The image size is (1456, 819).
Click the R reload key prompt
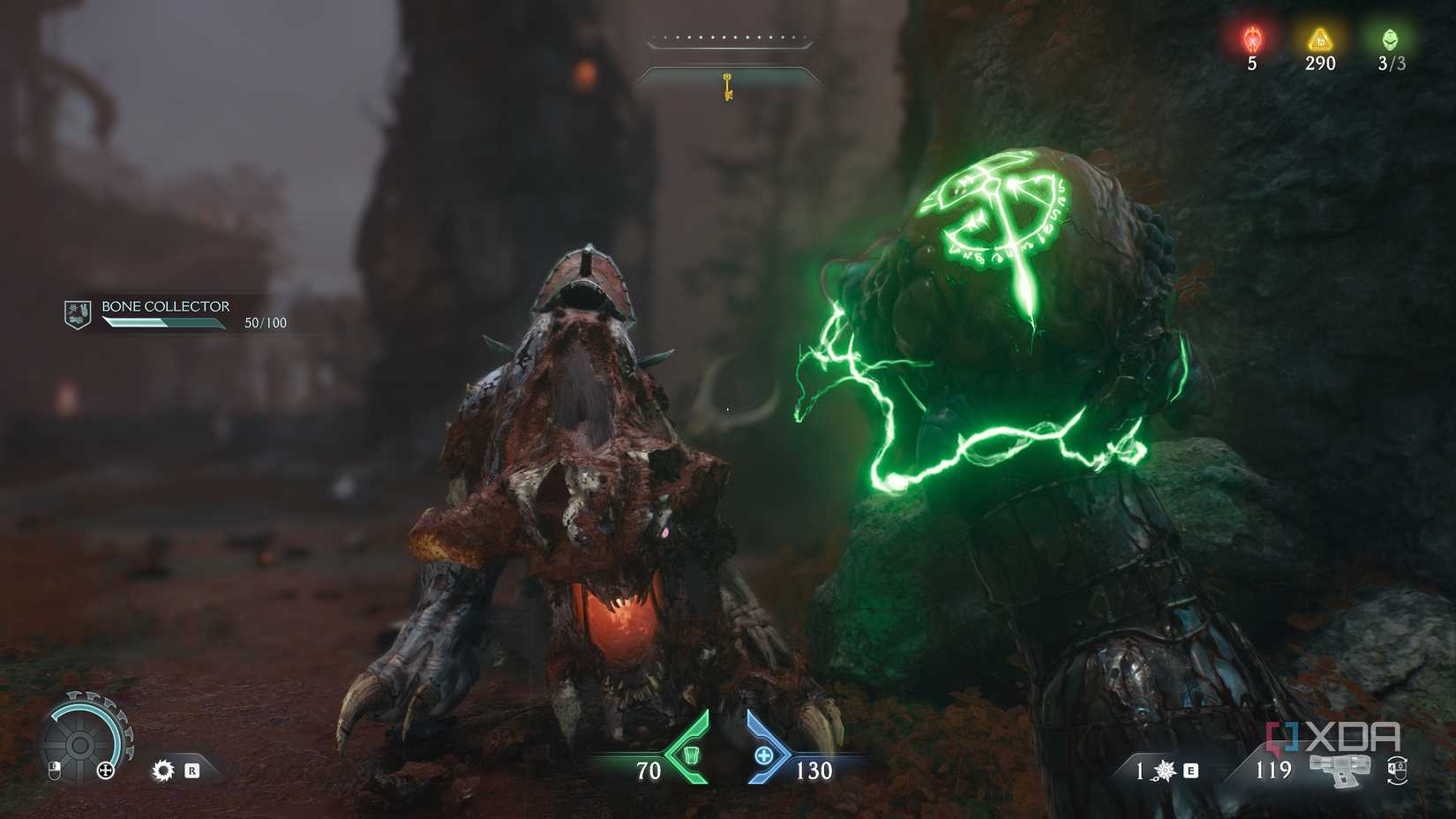(x=192, y=770)
